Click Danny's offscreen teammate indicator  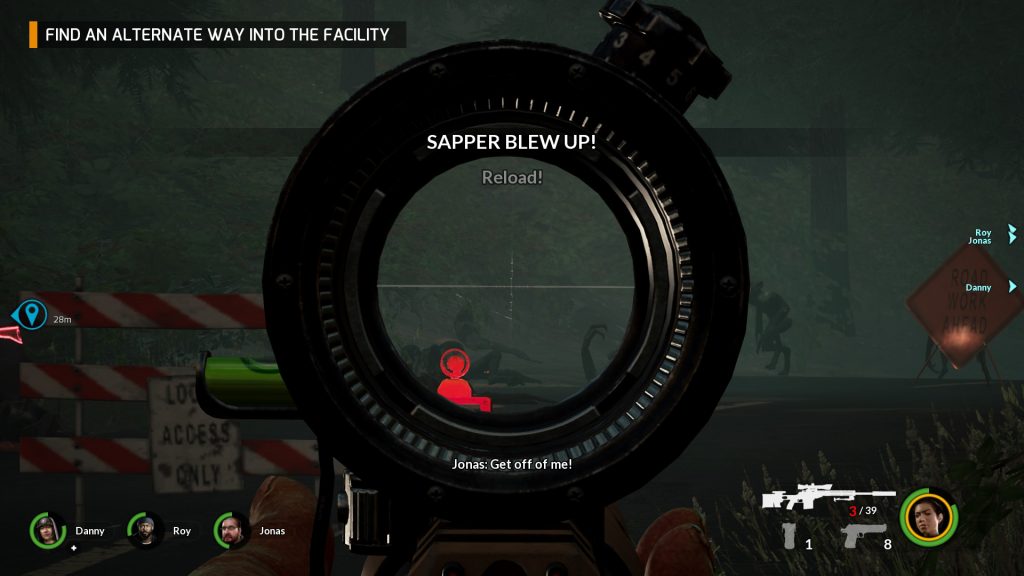[1011, 287]
